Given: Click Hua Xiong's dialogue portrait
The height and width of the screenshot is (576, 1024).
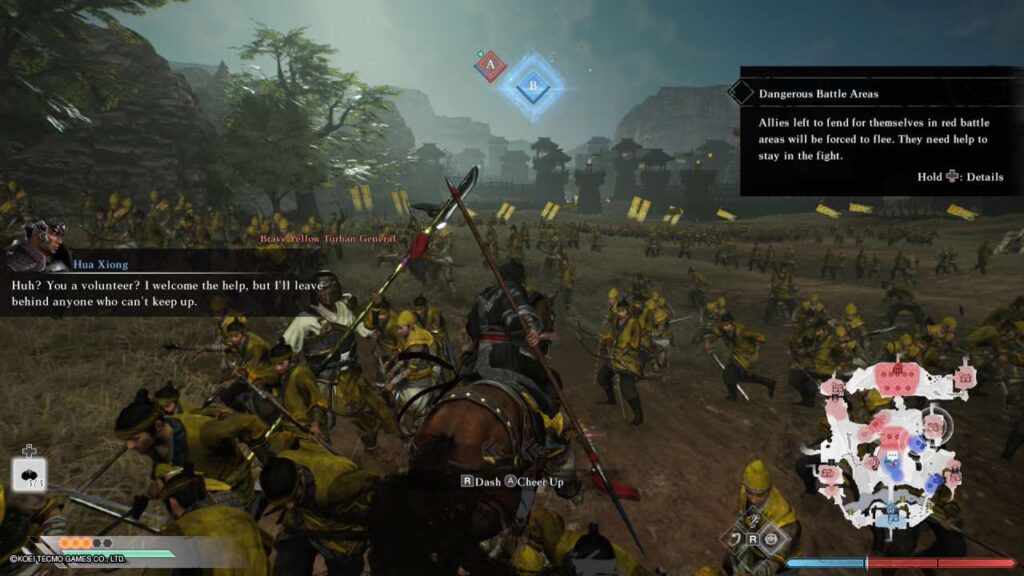Looking at the screenshot, I should click(x=38, y=246).
